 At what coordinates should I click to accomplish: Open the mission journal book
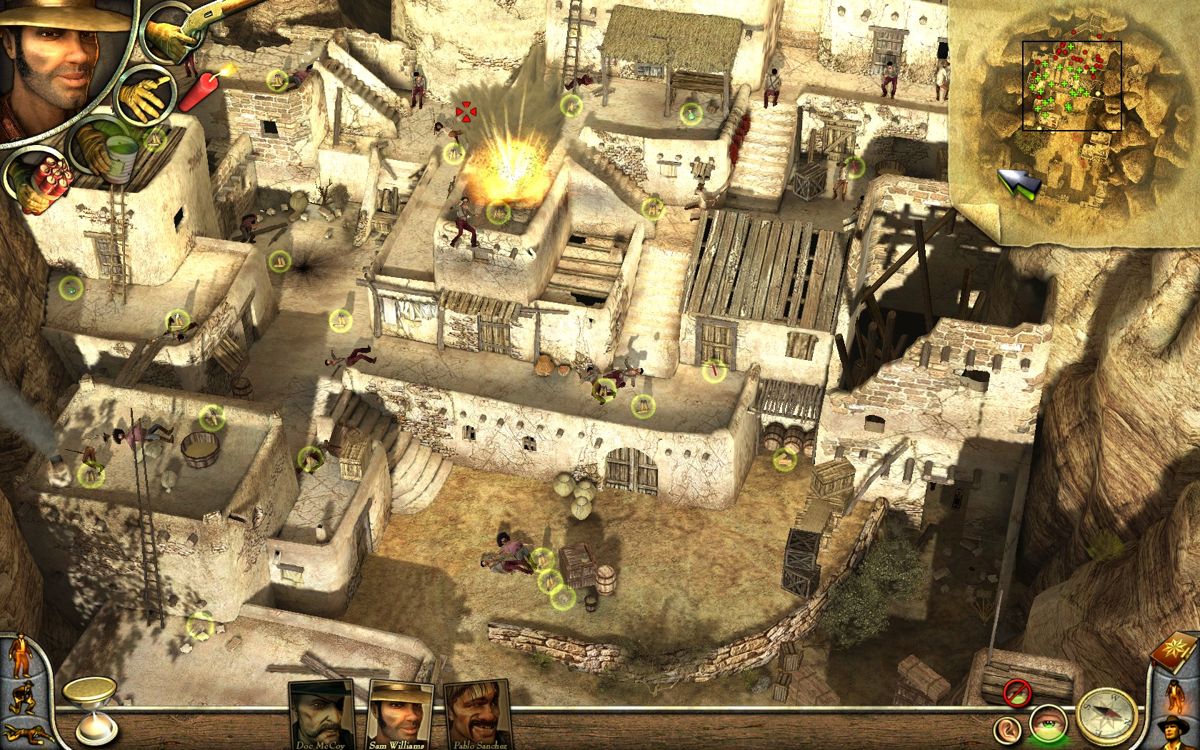coord(1173,652)
